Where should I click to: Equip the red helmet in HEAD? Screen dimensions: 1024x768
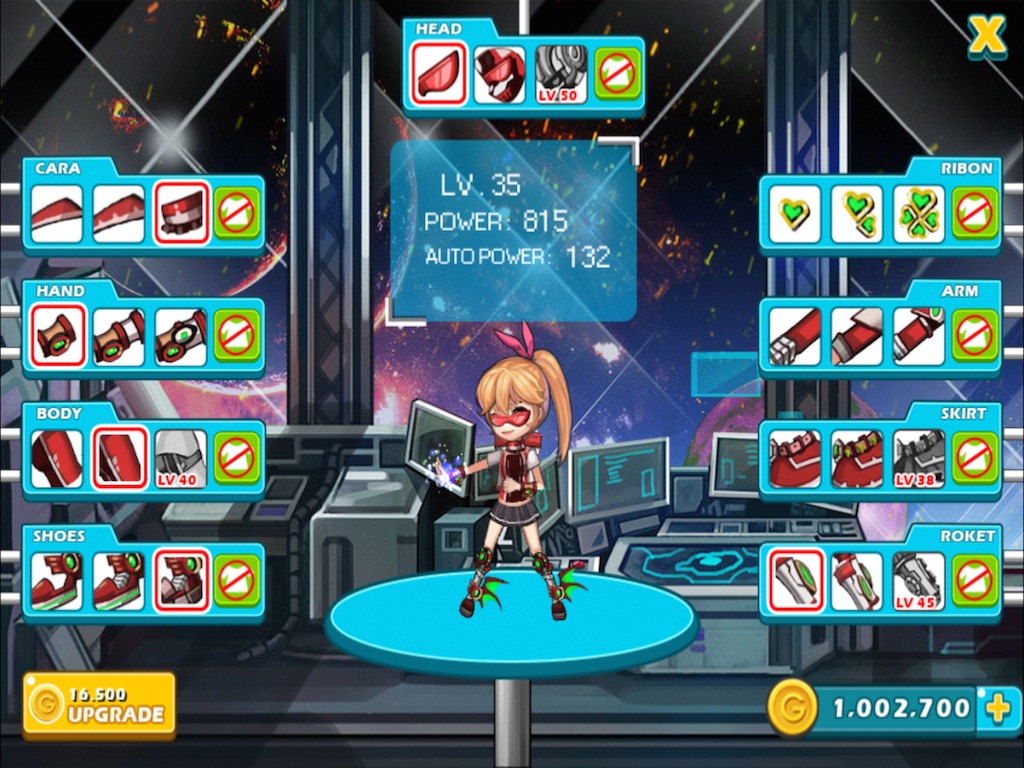click(499, 75)
